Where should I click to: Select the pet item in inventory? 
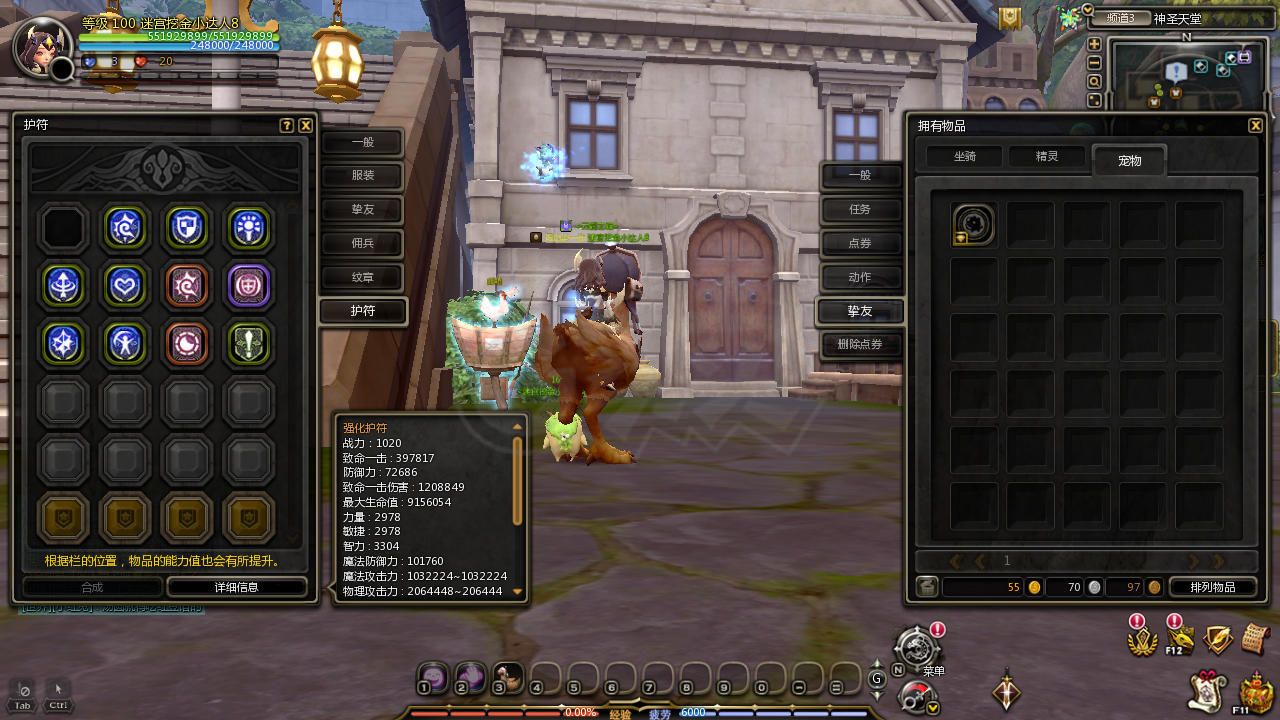pyautogui.click(x=974, y=225)
